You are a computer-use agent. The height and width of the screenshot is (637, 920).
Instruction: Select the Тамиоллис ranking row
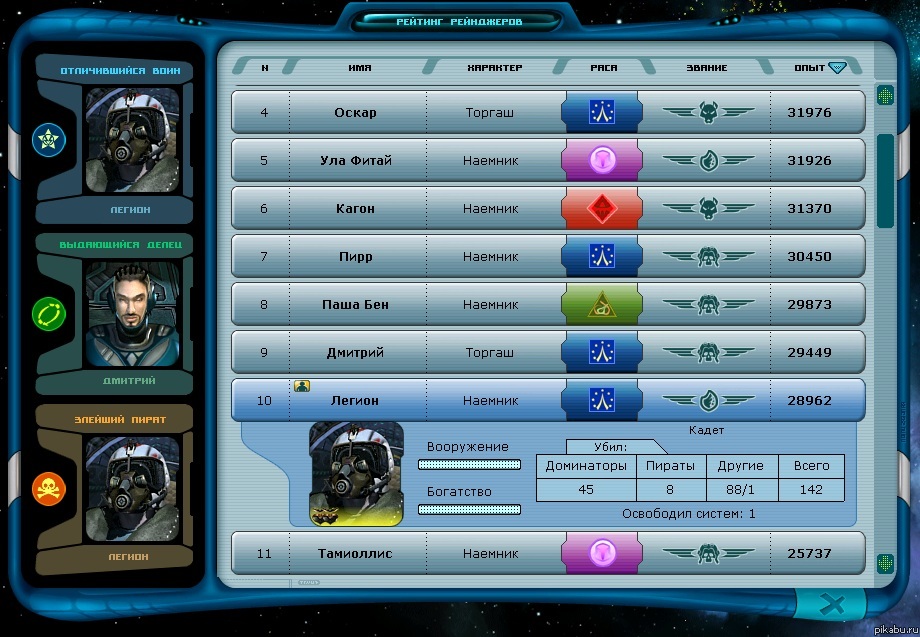(x=547, y=553)
